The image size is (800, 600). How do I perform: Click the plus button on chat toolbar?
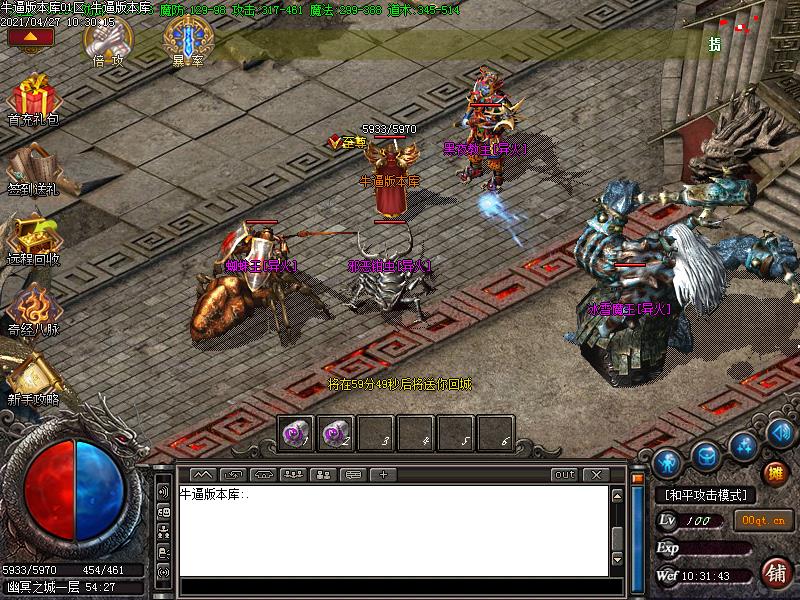(x=382, y=474)
